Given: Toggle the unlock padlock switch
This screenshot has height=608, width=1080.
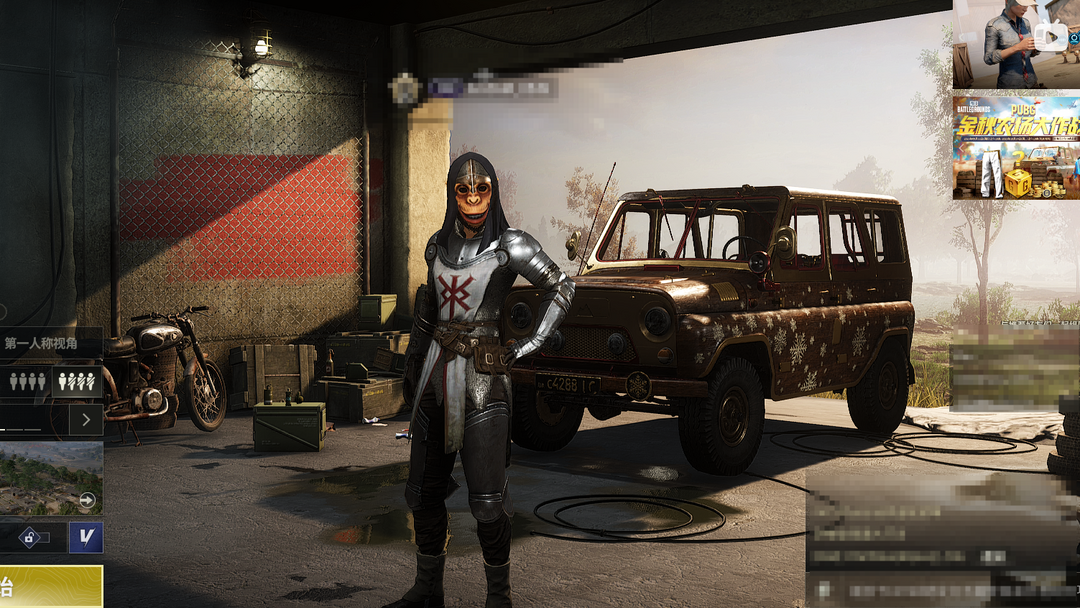Looking at the screenshot, I should (32, 537).
